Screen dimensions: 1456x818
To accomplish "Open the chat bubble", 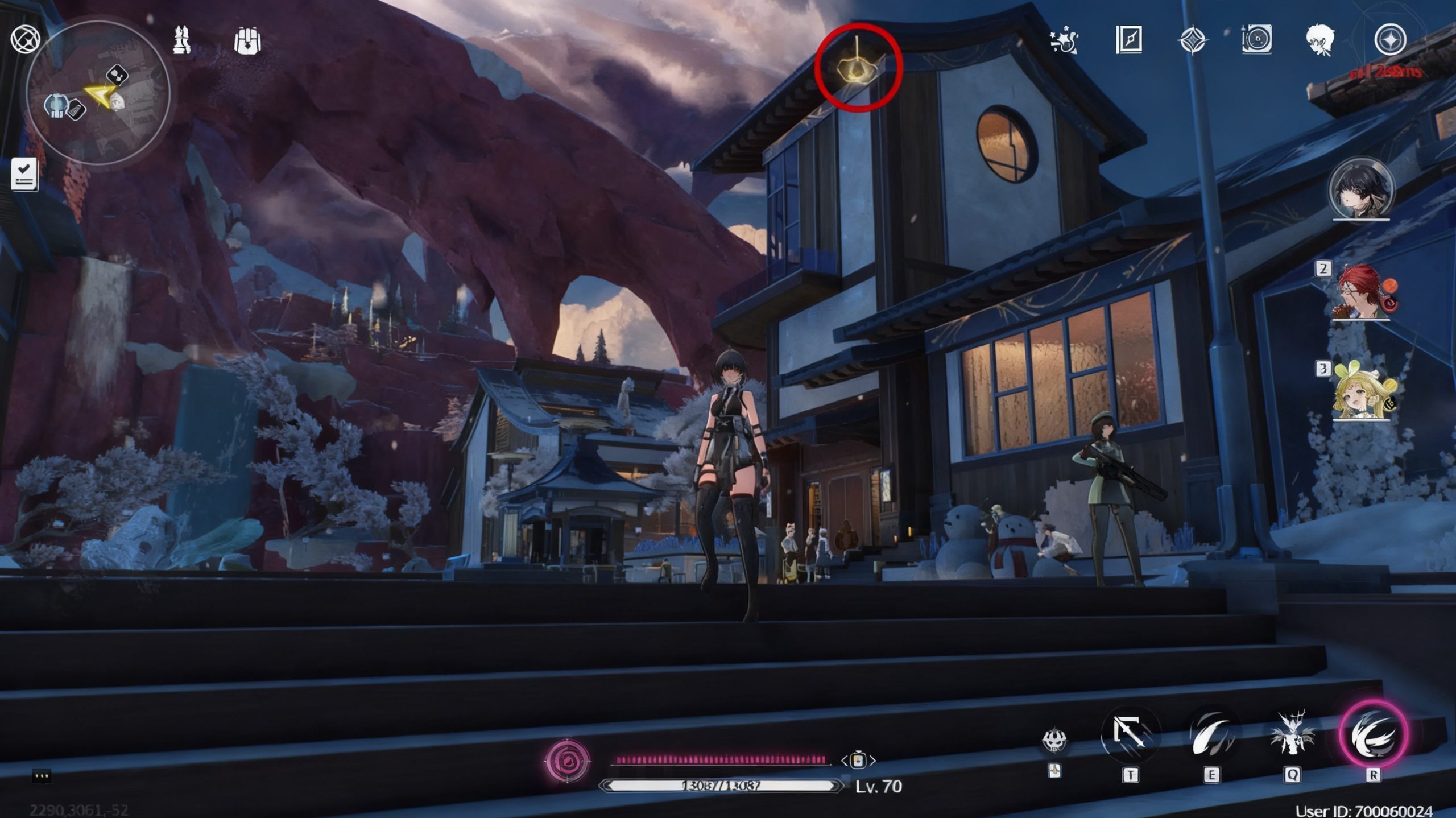I will [x=42, y=775].
